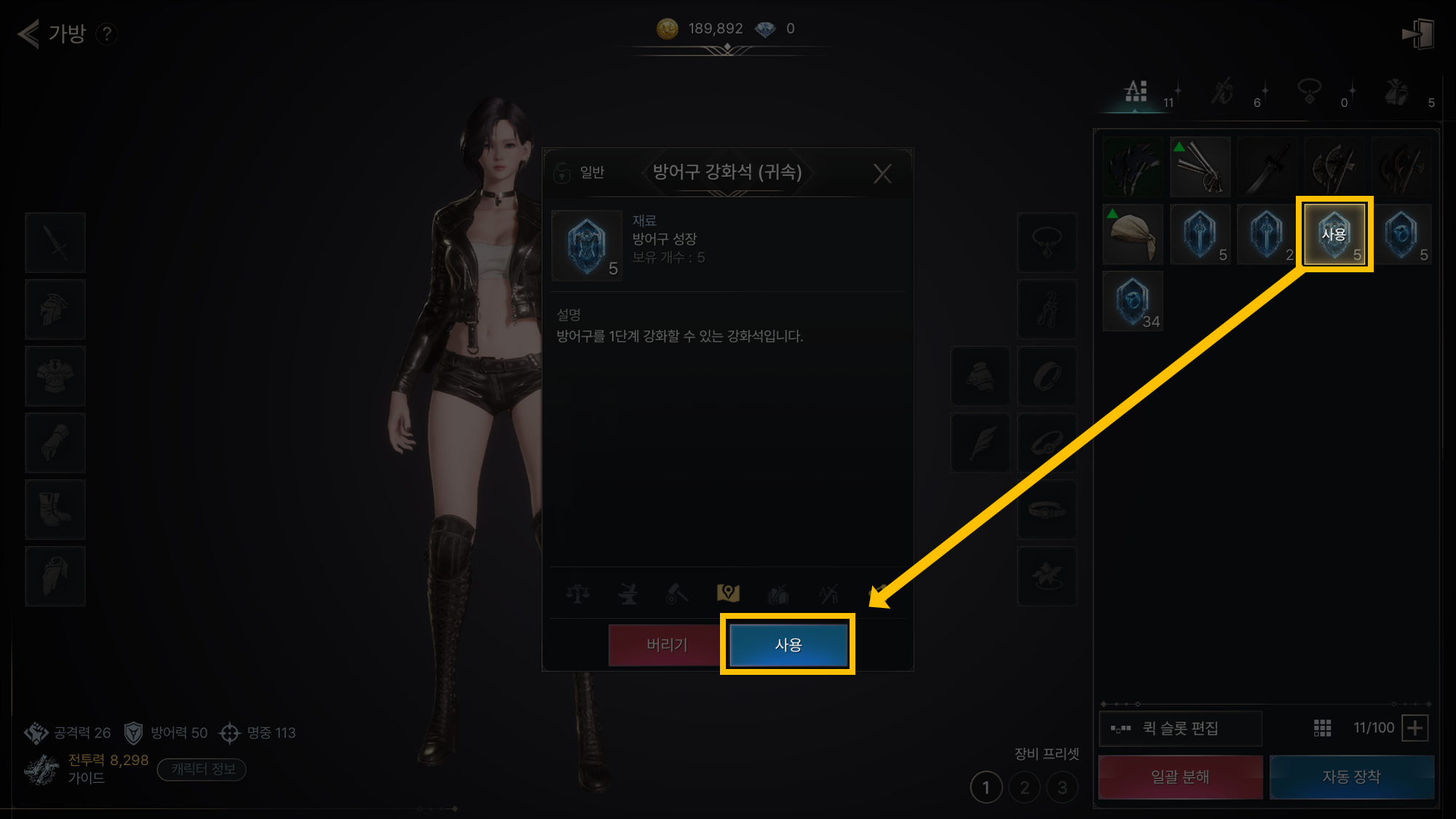Open the bag help question mark
This screenshot has width=1456, height=819.
(x=107, y=33)
